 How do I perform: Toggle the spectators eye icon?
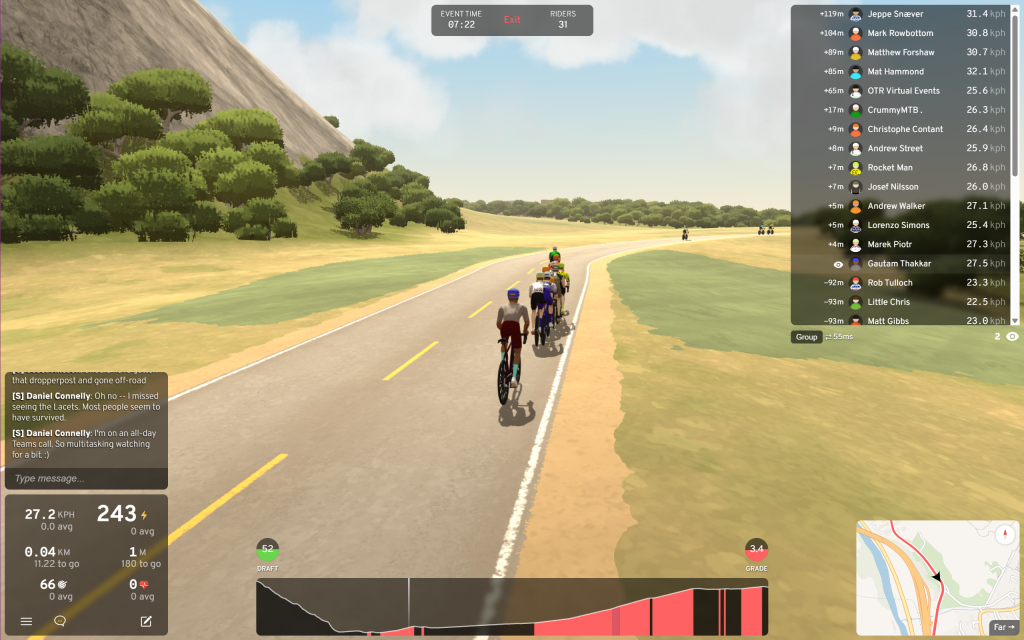point(1012,337)
